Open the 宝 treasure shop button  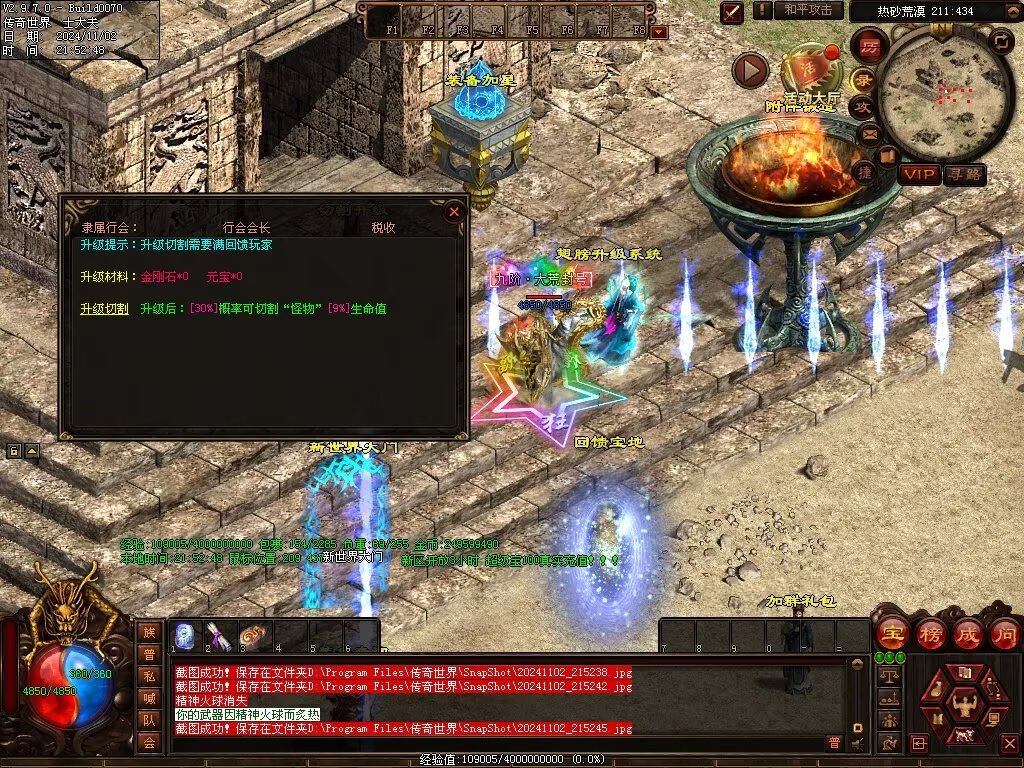[891, 633]
